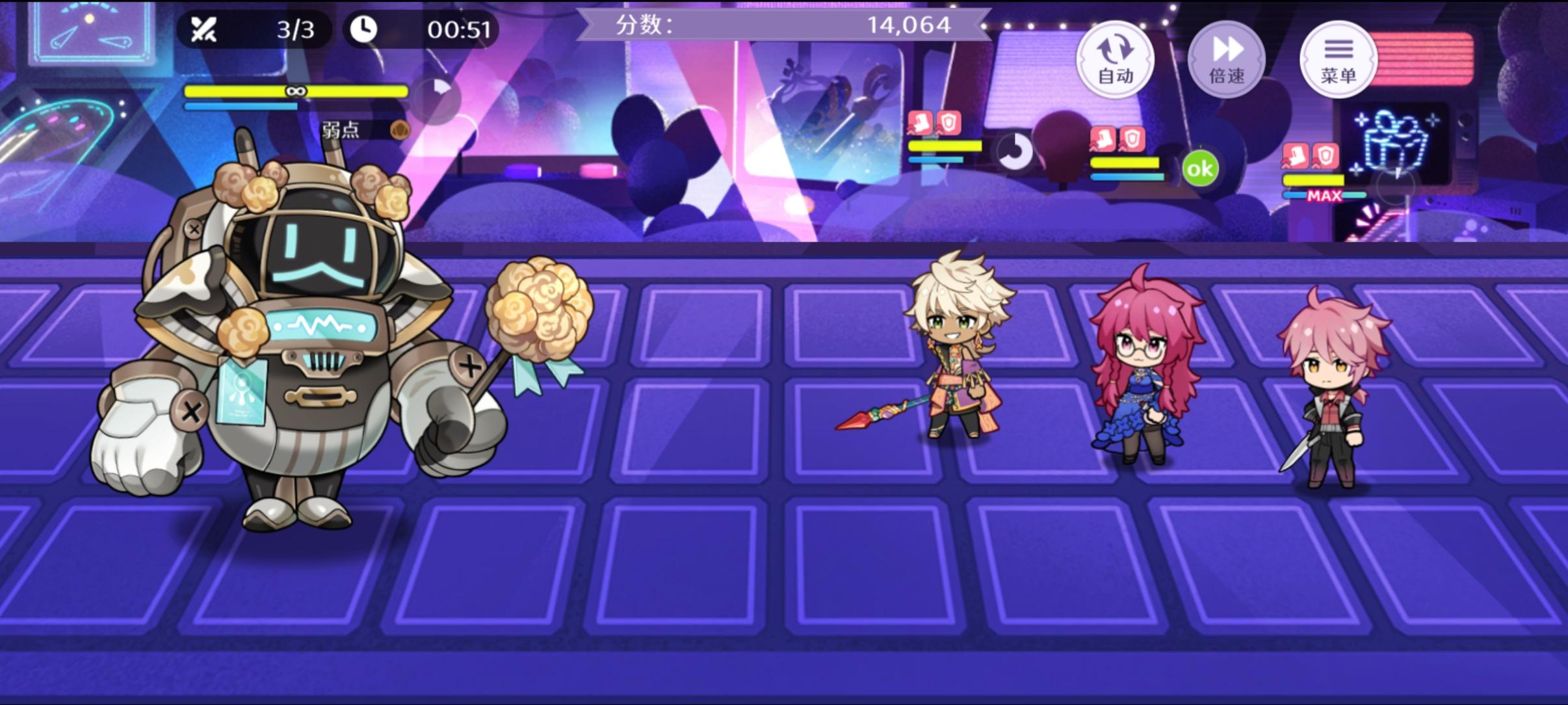This screenshot has width=1568, height=705.
Task: Click the 00:51 countdown timer
Action: point(462,29)
